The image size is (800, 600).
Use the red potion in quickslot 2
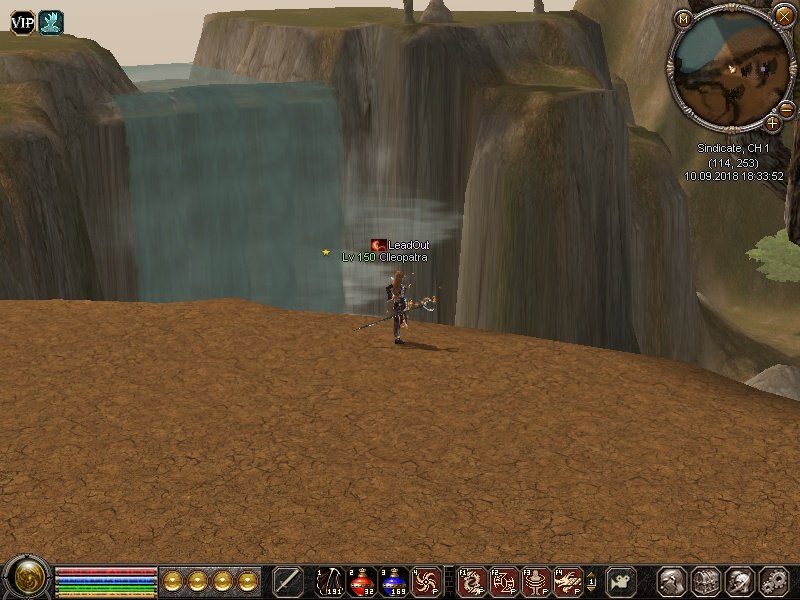362,581
